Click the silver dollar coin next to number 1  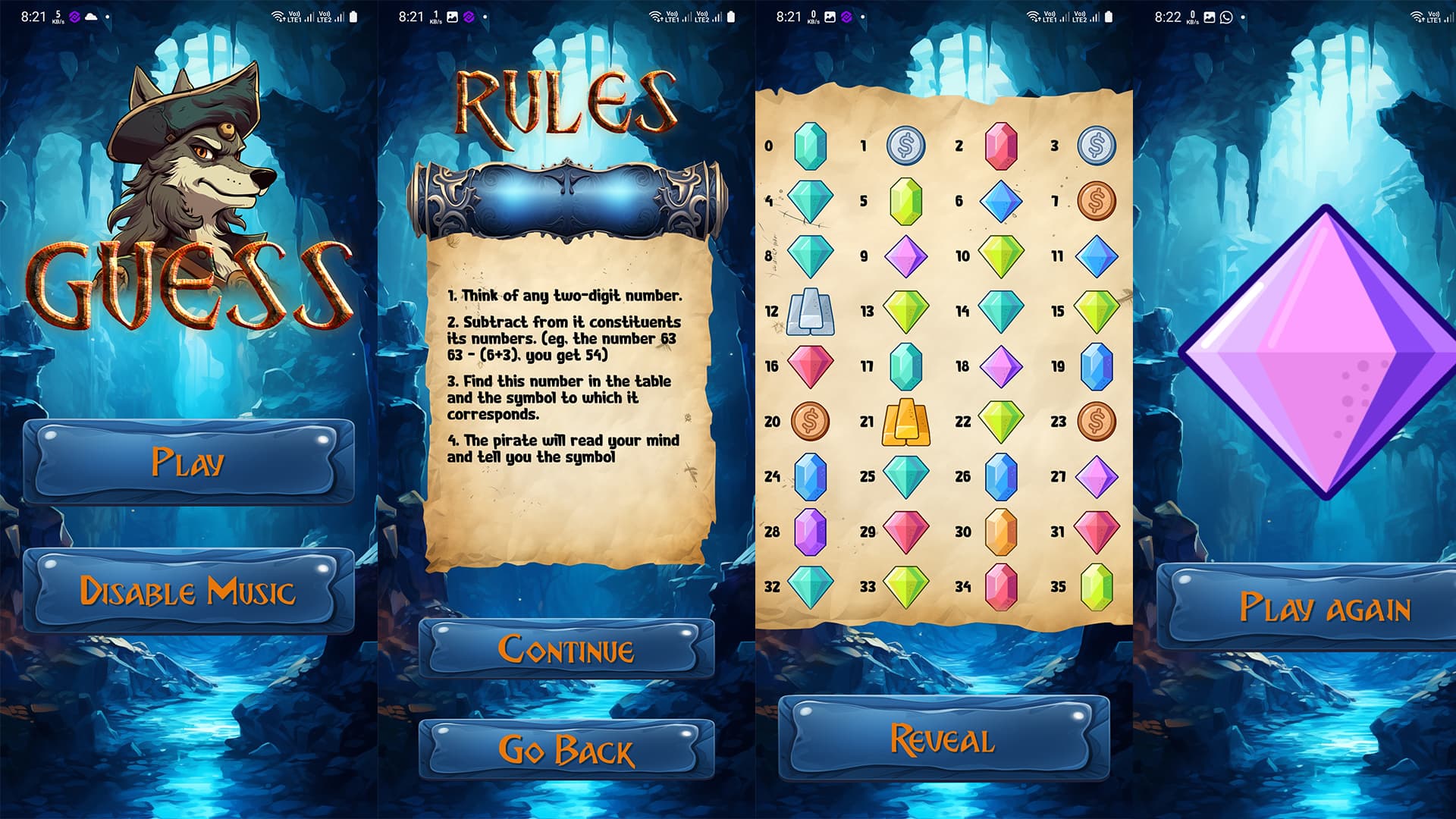[x=907, y=146]
